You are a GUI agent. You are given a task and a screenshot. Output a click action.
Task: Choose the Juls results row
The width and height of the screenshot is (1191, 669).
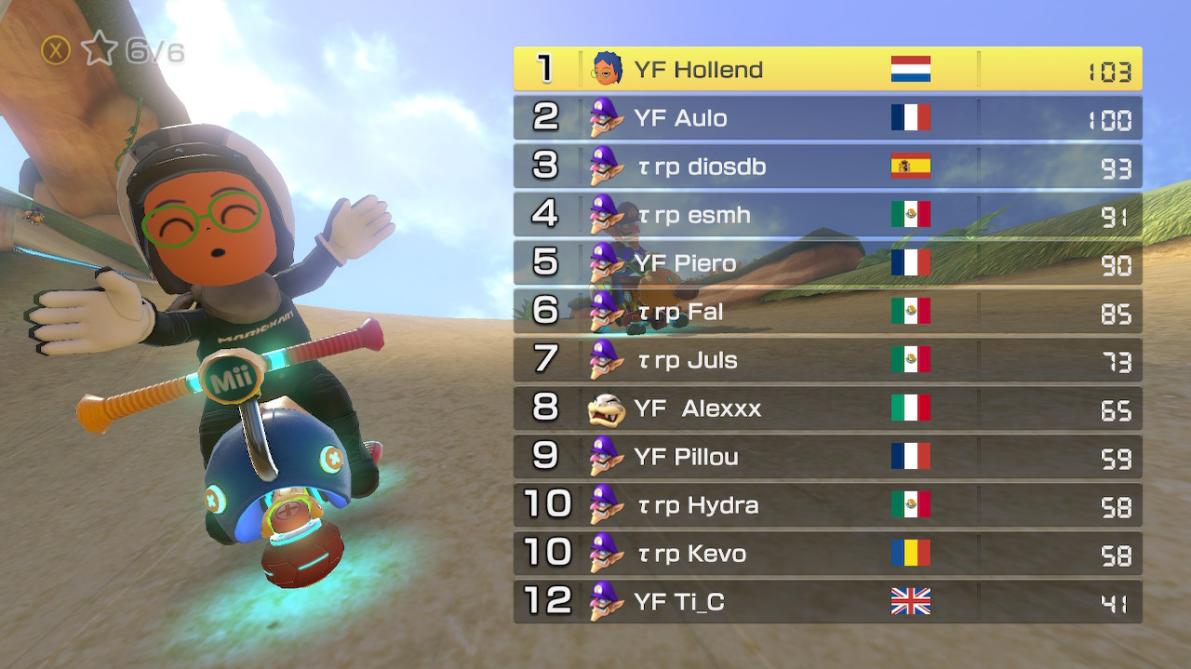click(827, 360)
